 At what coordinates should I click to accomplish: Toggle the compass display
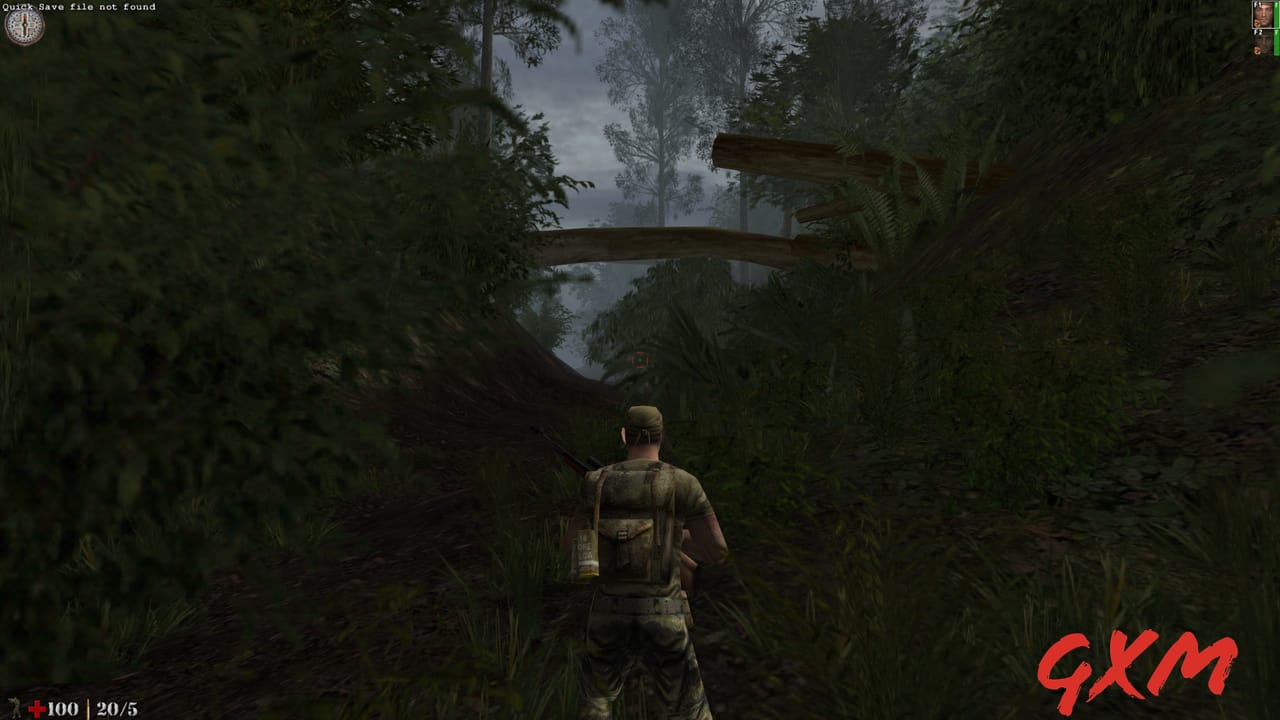coord(25,28)
